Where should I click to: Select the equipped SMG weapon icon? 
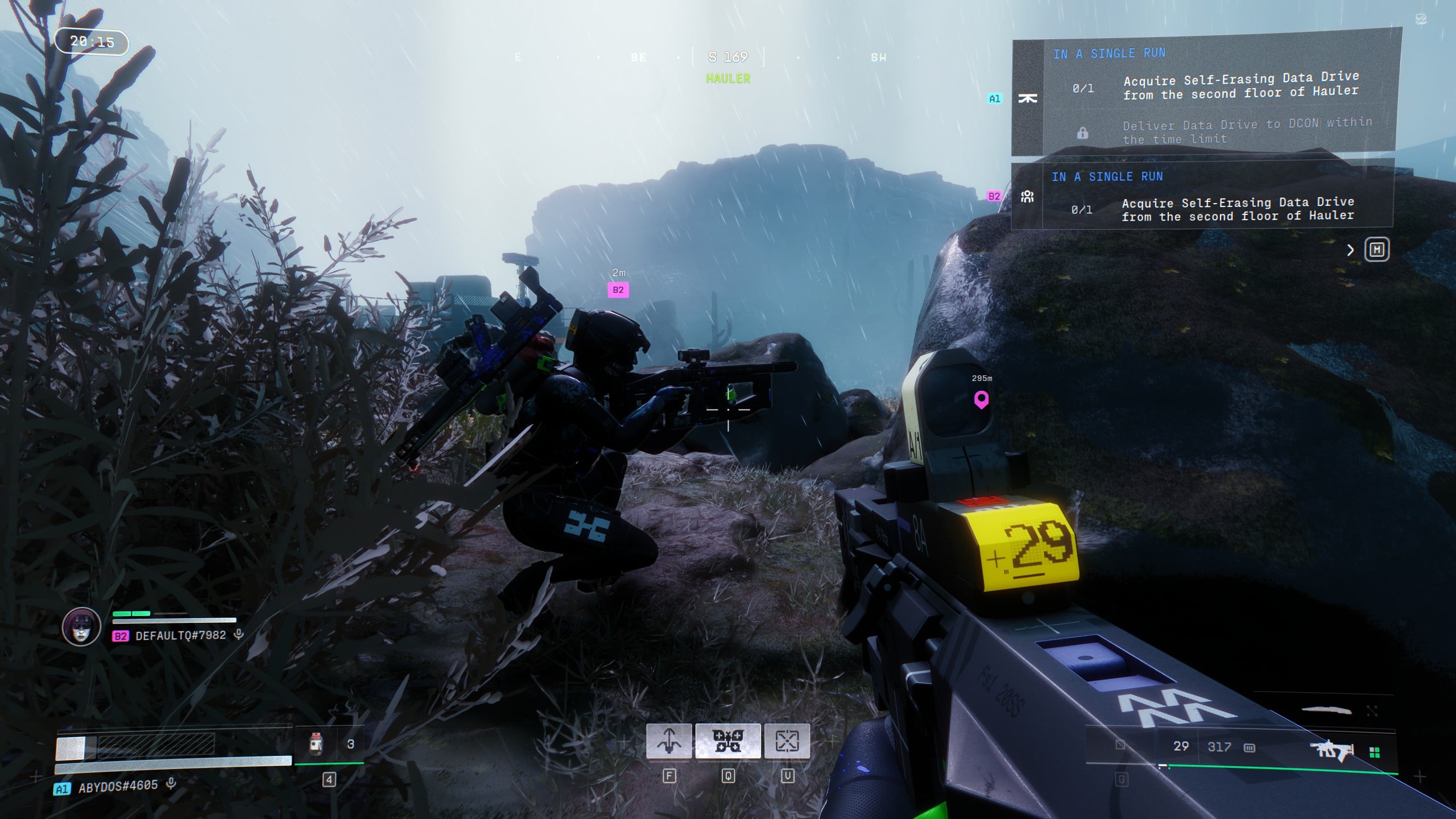tap(1332, 750)
